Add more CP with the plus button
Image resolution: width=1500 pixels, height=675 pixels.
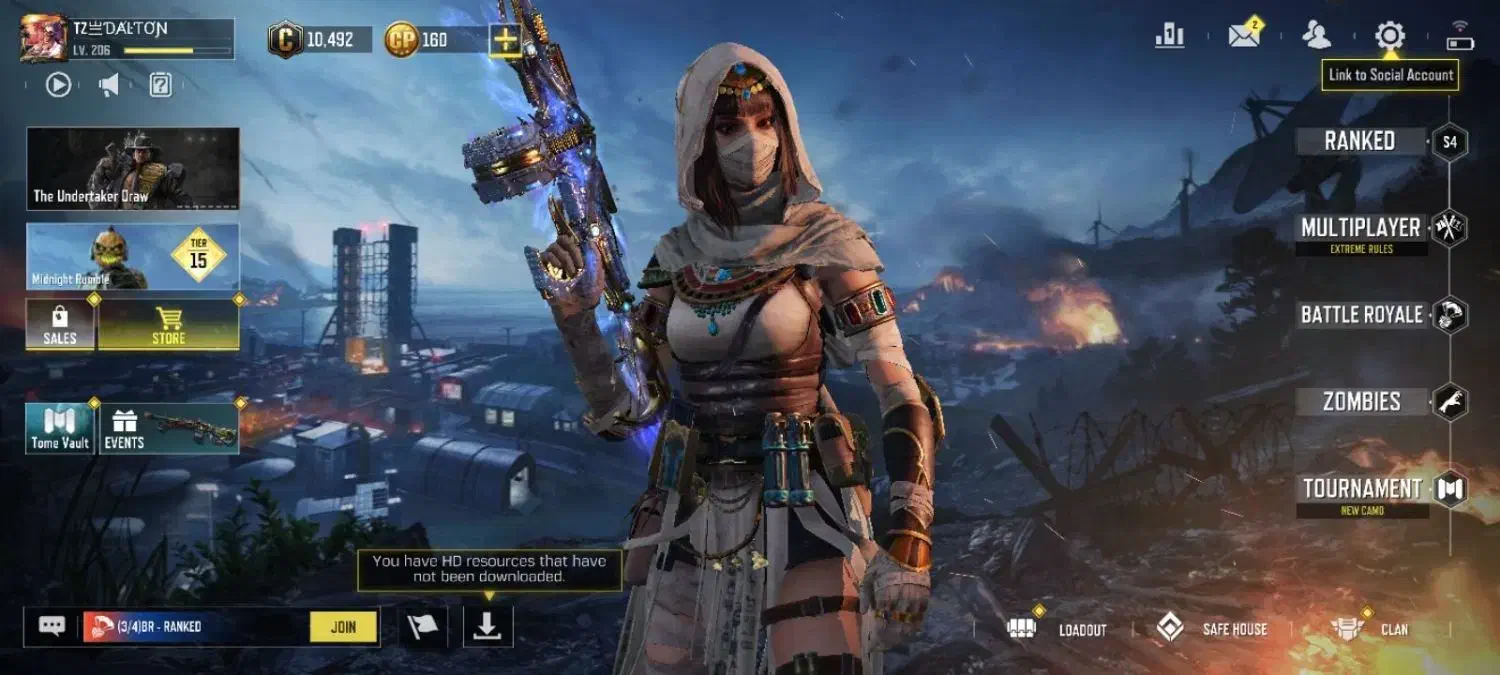pos(505,40)
